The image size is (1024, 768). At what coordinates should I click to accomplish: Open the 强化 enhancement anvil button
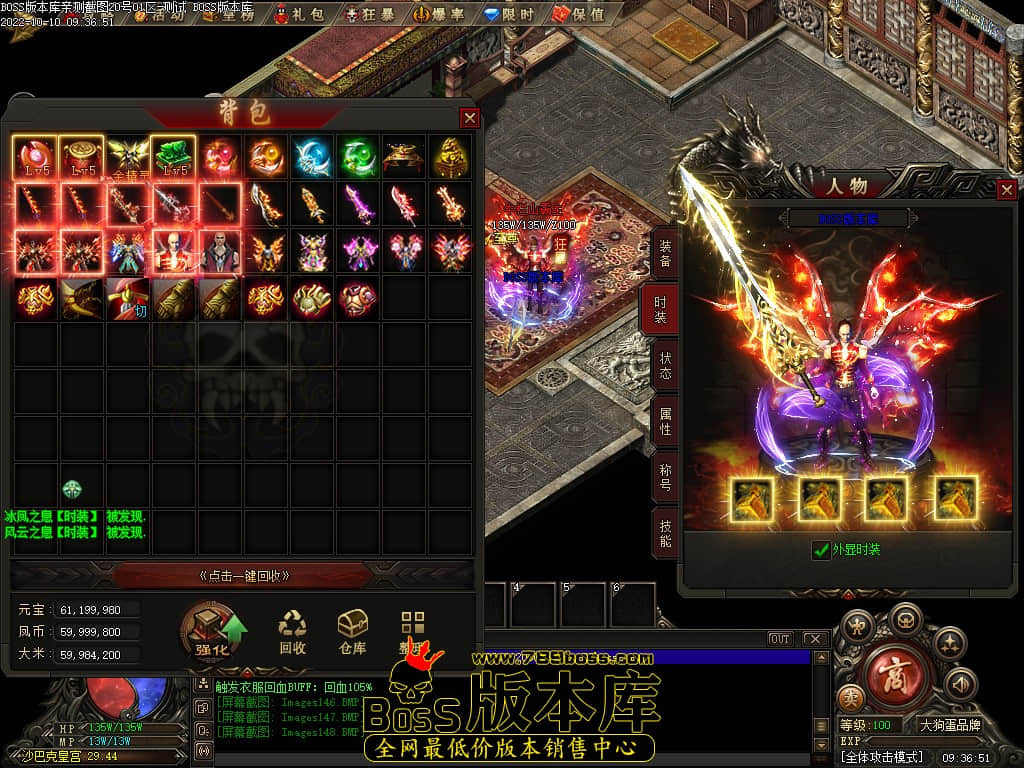(214, 632)
